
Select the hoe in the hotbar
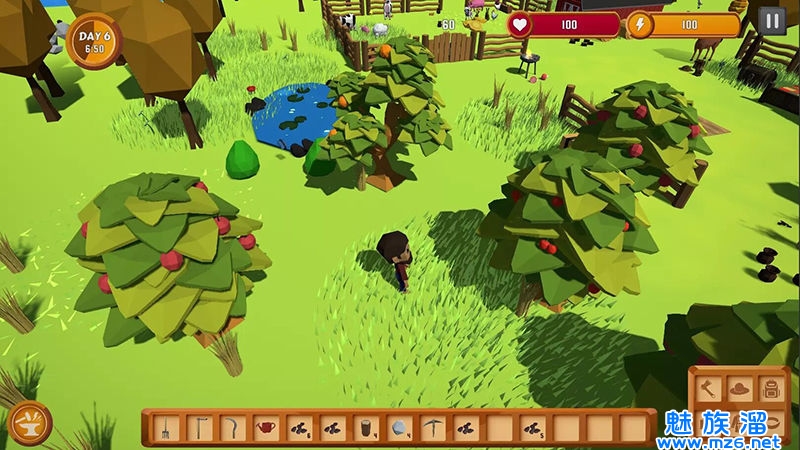[x=199, y=429]
